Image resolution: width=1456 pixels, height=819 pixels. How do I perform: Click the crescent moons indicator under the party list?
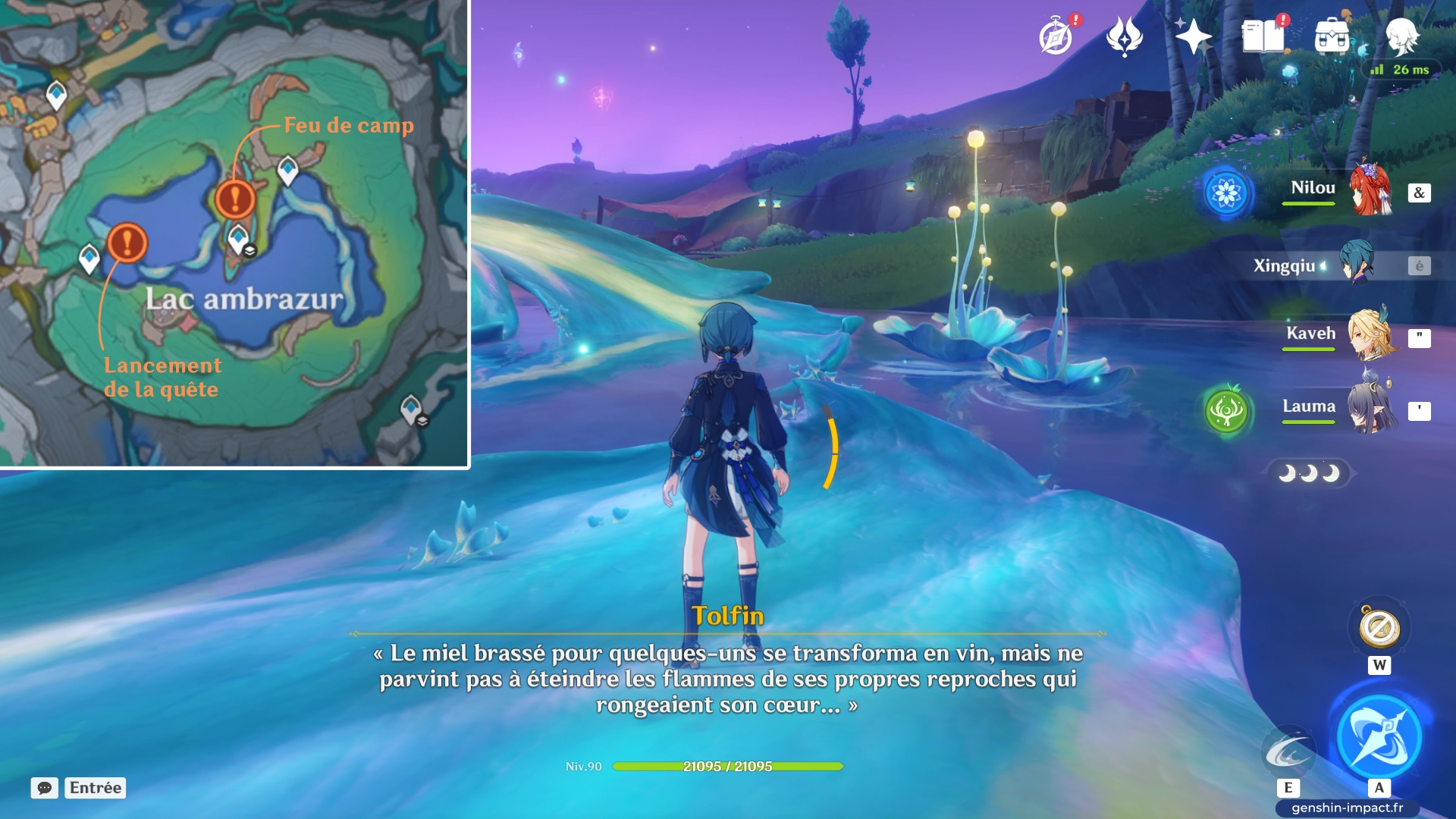pos(1308,472)
